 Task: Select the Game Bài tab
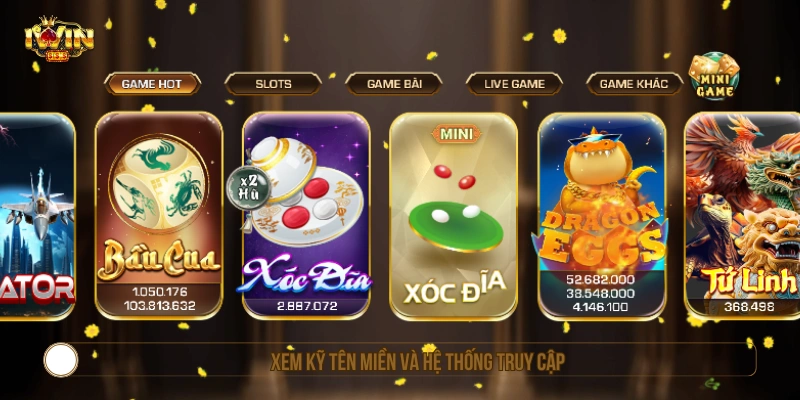pyautogui.click(x=394, y=84)
